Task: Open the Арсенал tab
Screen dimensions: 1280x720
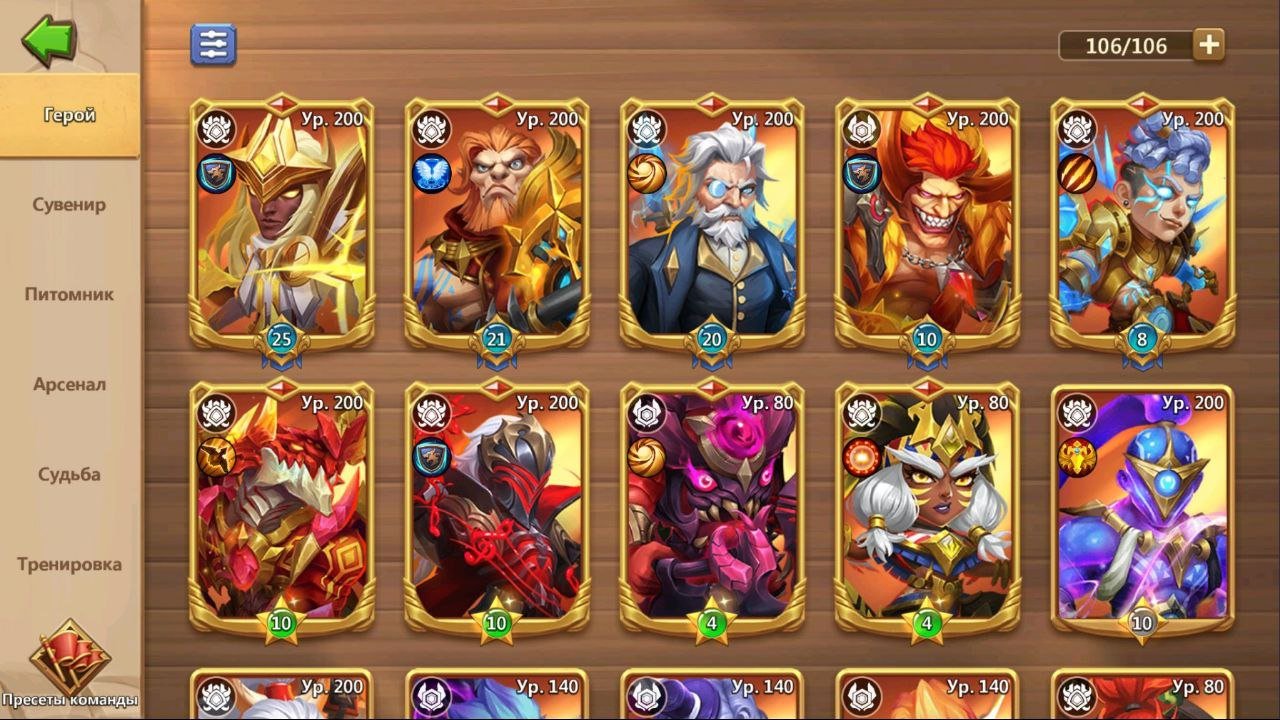Action: [x=70, y=385]
